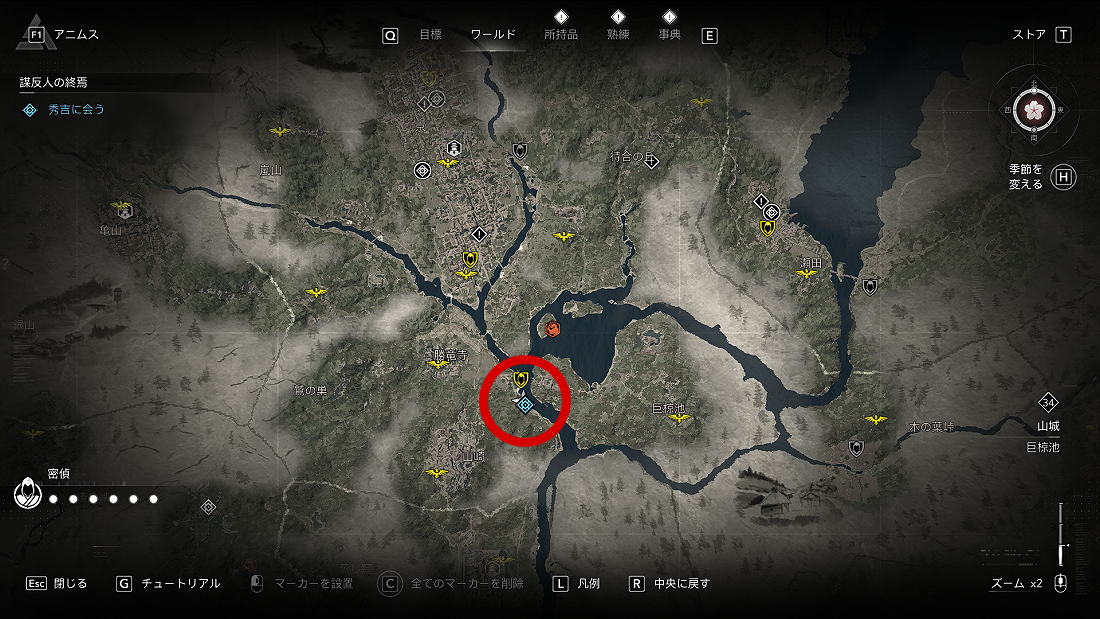
Task: Click the 山城 region level 34 marker
Action: (x=1048, y=403)
